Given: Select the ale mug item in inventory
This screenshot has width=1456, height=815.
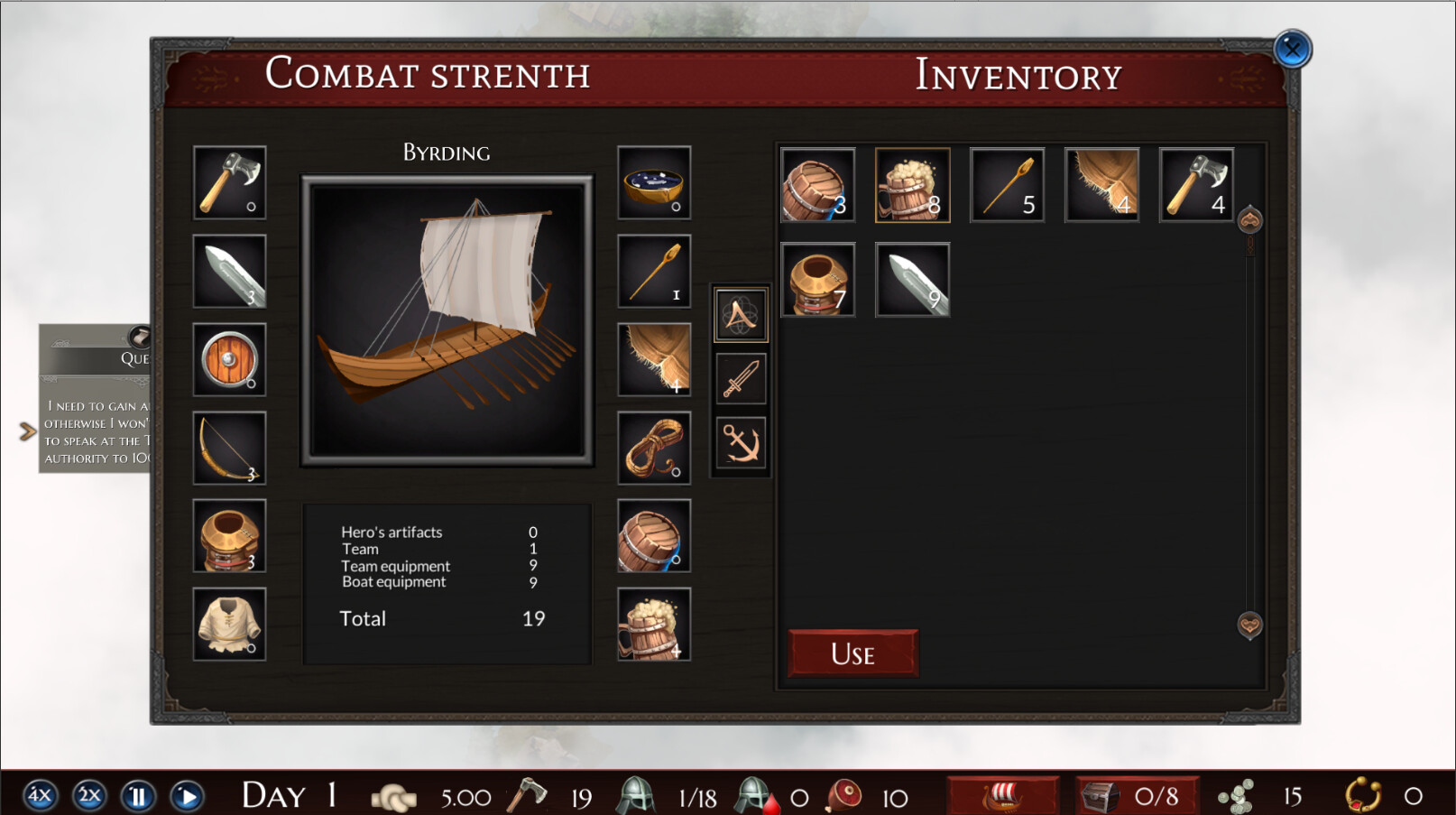Looking at the screenshot, I should 911,184.
